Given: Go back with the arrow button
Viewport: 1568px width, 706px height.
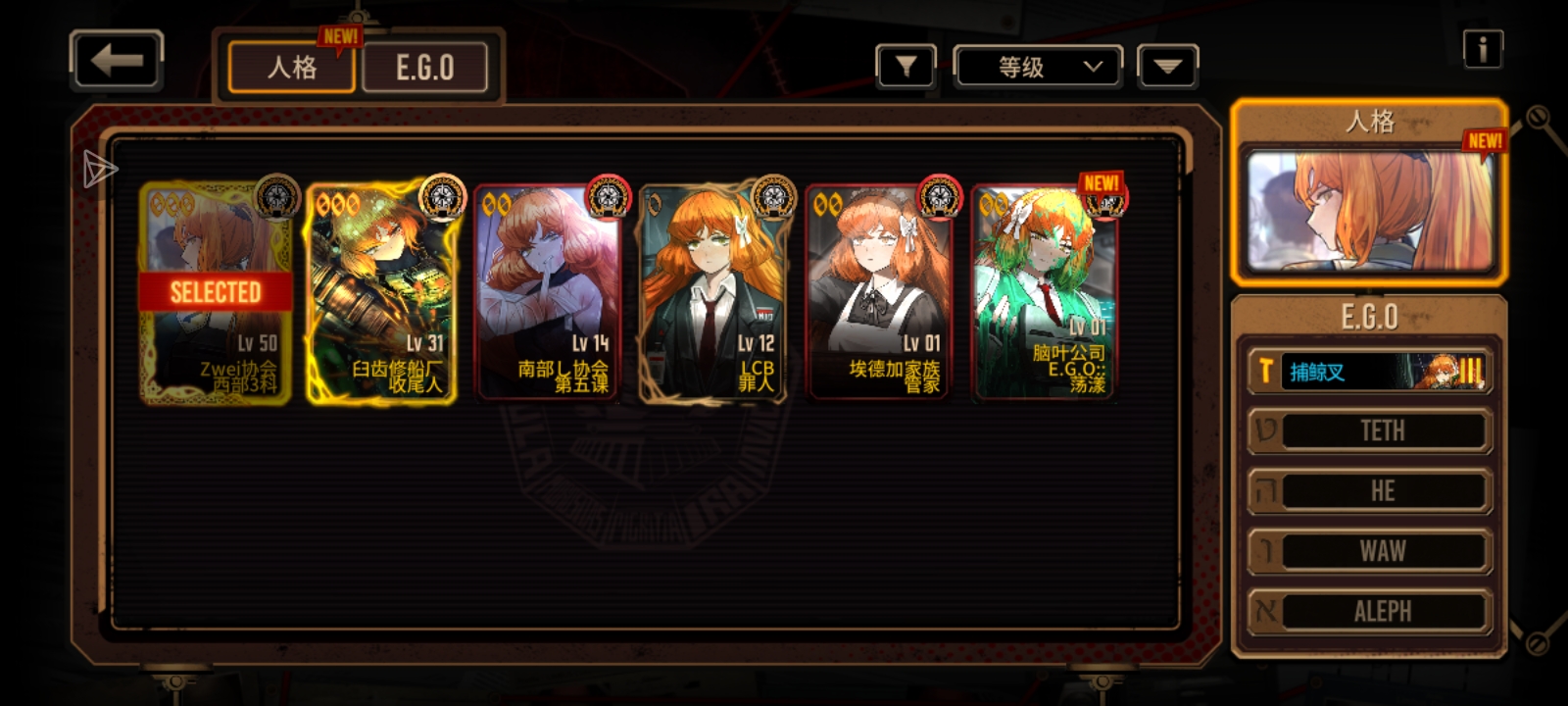Looking at the screenshot, I should (116, 61).
